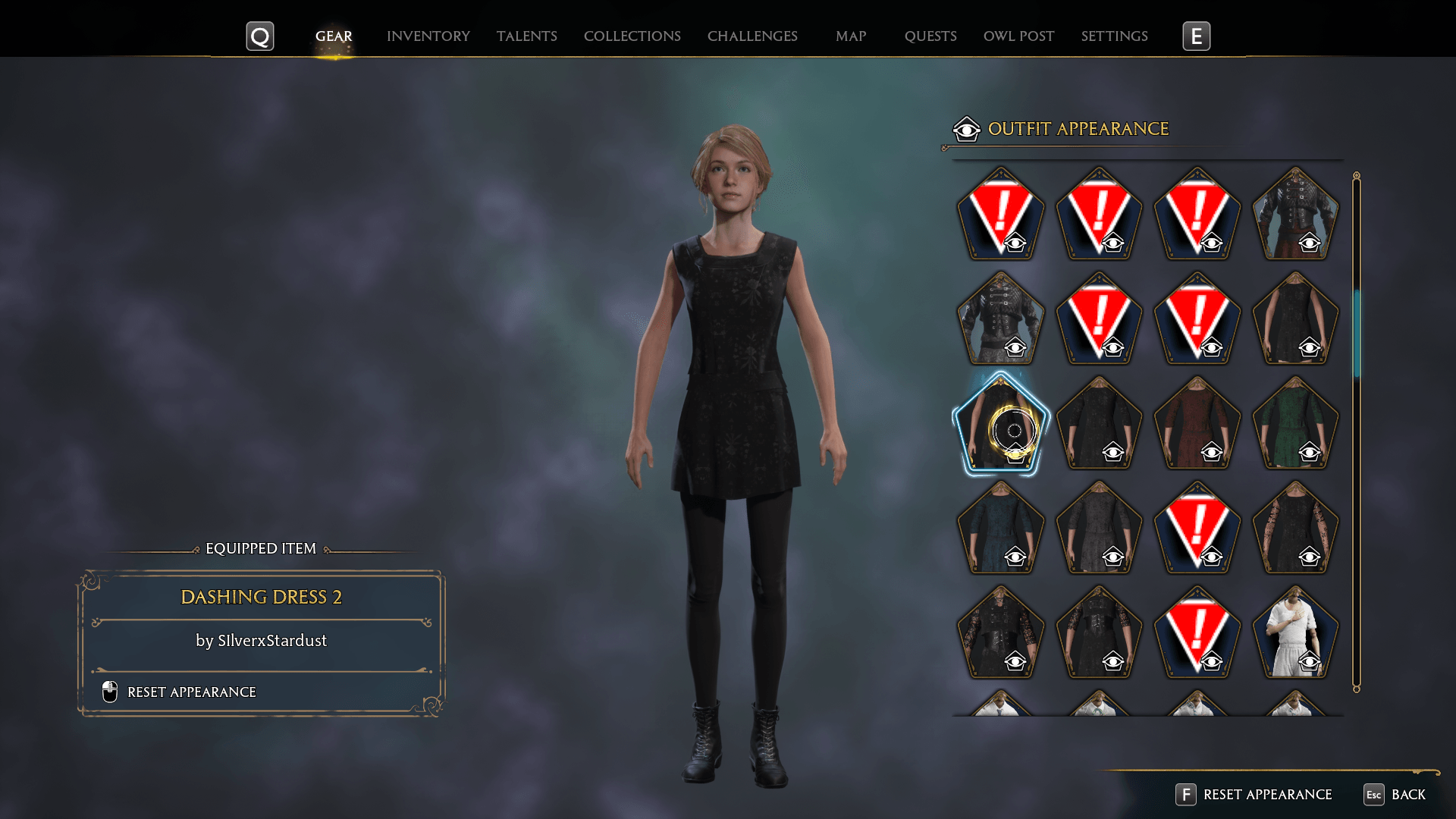Switch to the Inventory tab
This screenshot has height=819, width=1456.
click(x=428, y=36)
